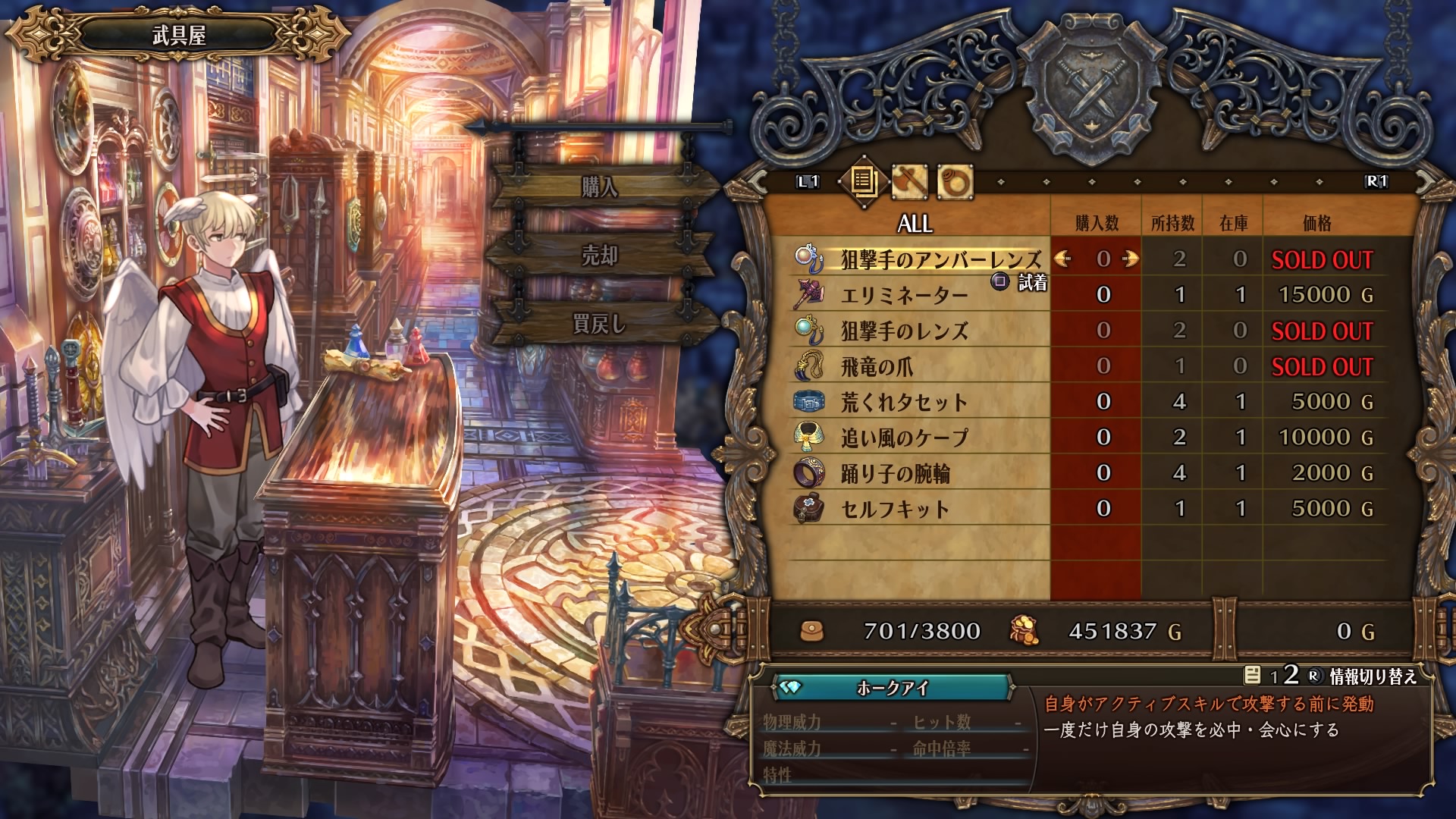Switch to the accessories ring category tab
The image size is (1456, 819).
(955, 181)
